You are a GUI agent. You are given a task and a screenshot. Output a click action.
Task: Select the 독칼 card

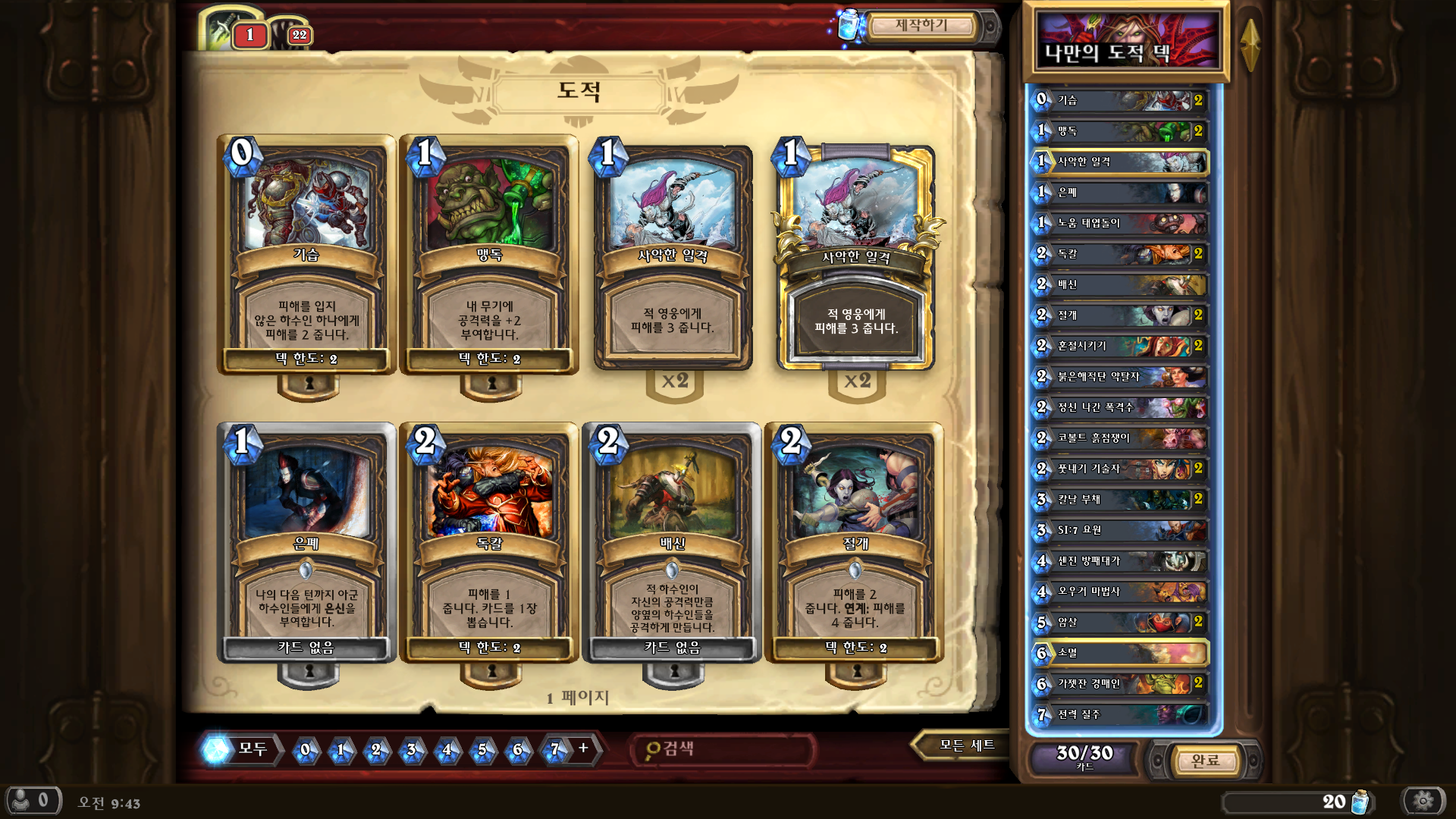pos(489,542)
